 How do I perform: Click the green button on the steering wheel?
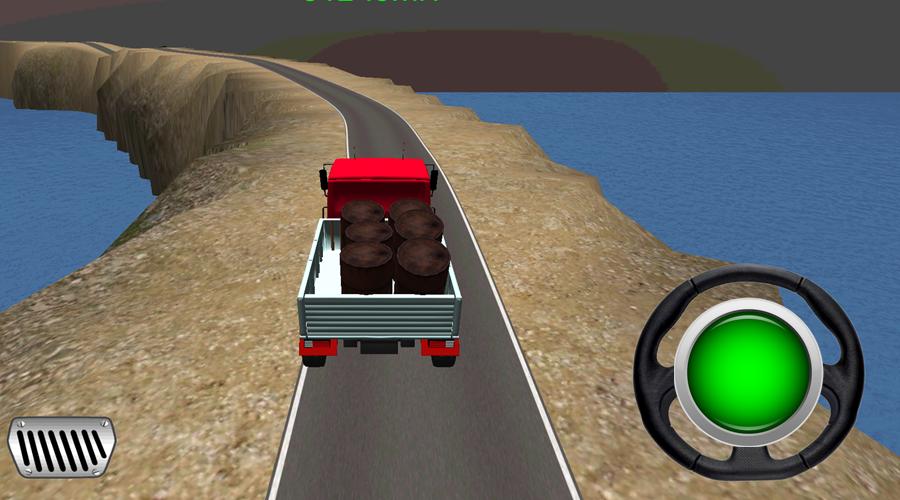[x=749, y=372]
